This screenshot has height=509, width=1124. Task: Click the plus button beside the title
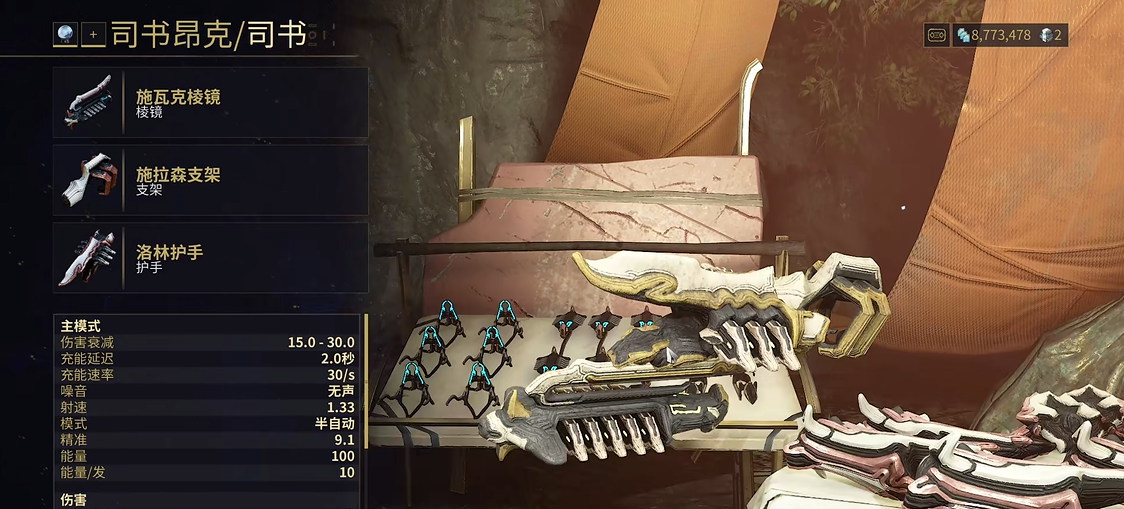[94, 34]
